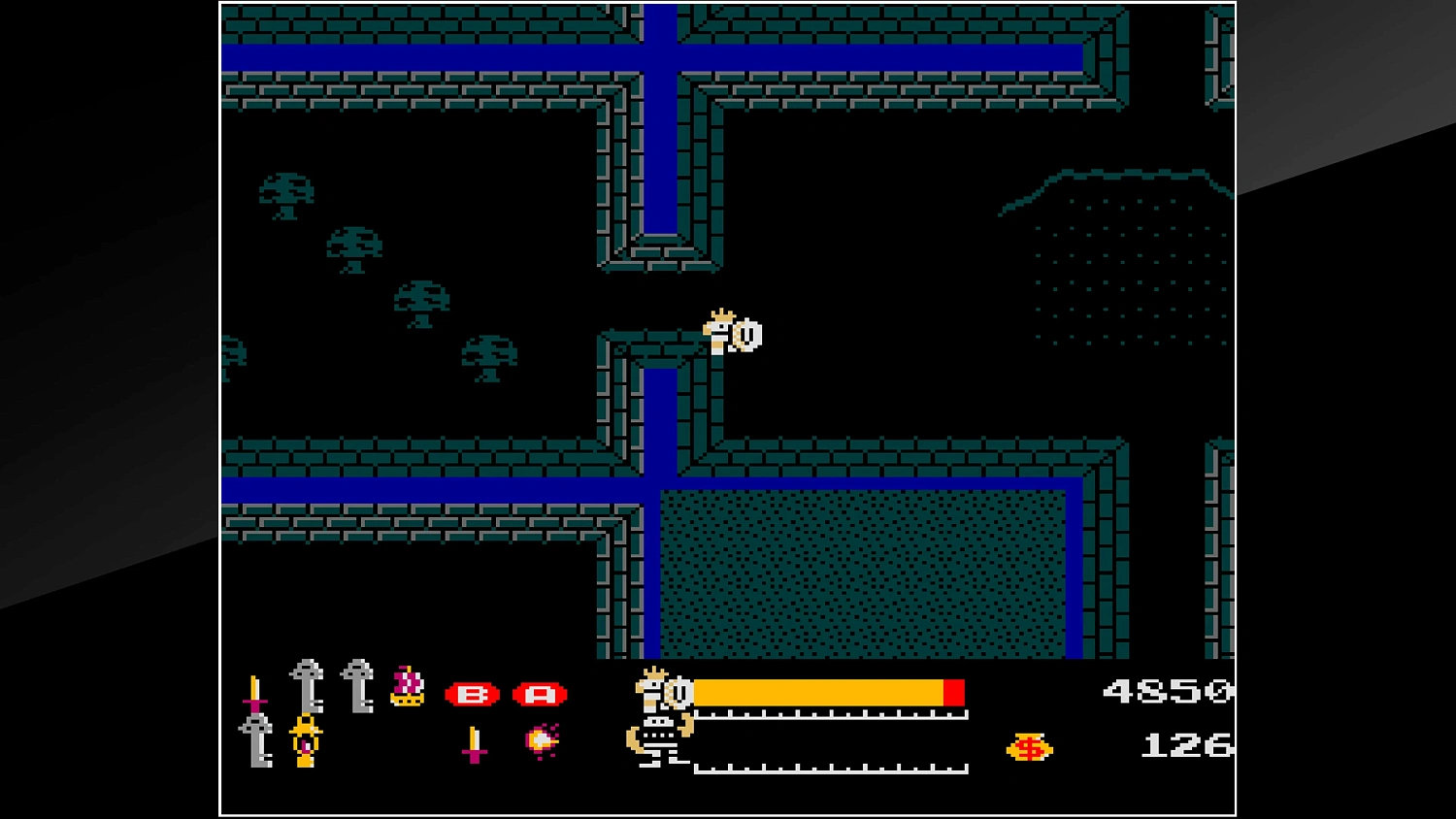Click the score readout showing 4850
The height and width of the screenshot is (819, 1456).
1165,691
